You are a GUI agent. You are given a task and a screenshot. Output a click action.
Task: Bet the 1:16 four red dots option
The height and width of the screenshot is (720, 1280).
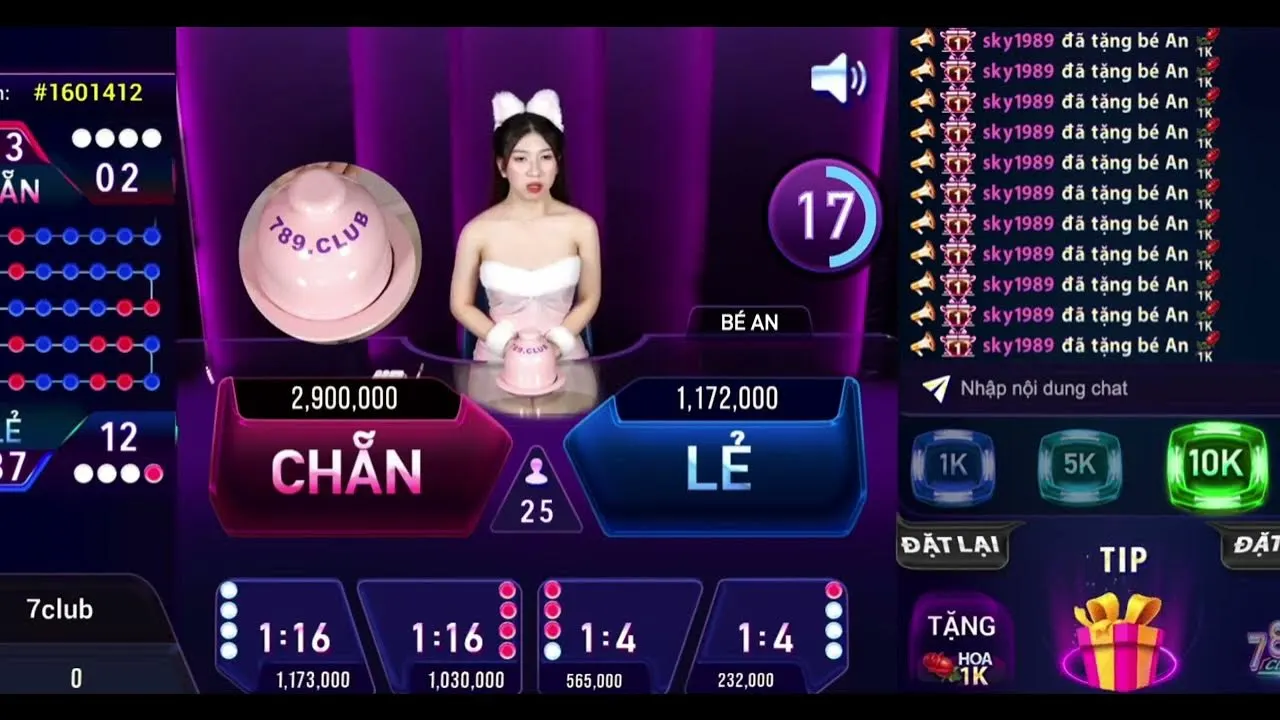[x=446, y=637]
